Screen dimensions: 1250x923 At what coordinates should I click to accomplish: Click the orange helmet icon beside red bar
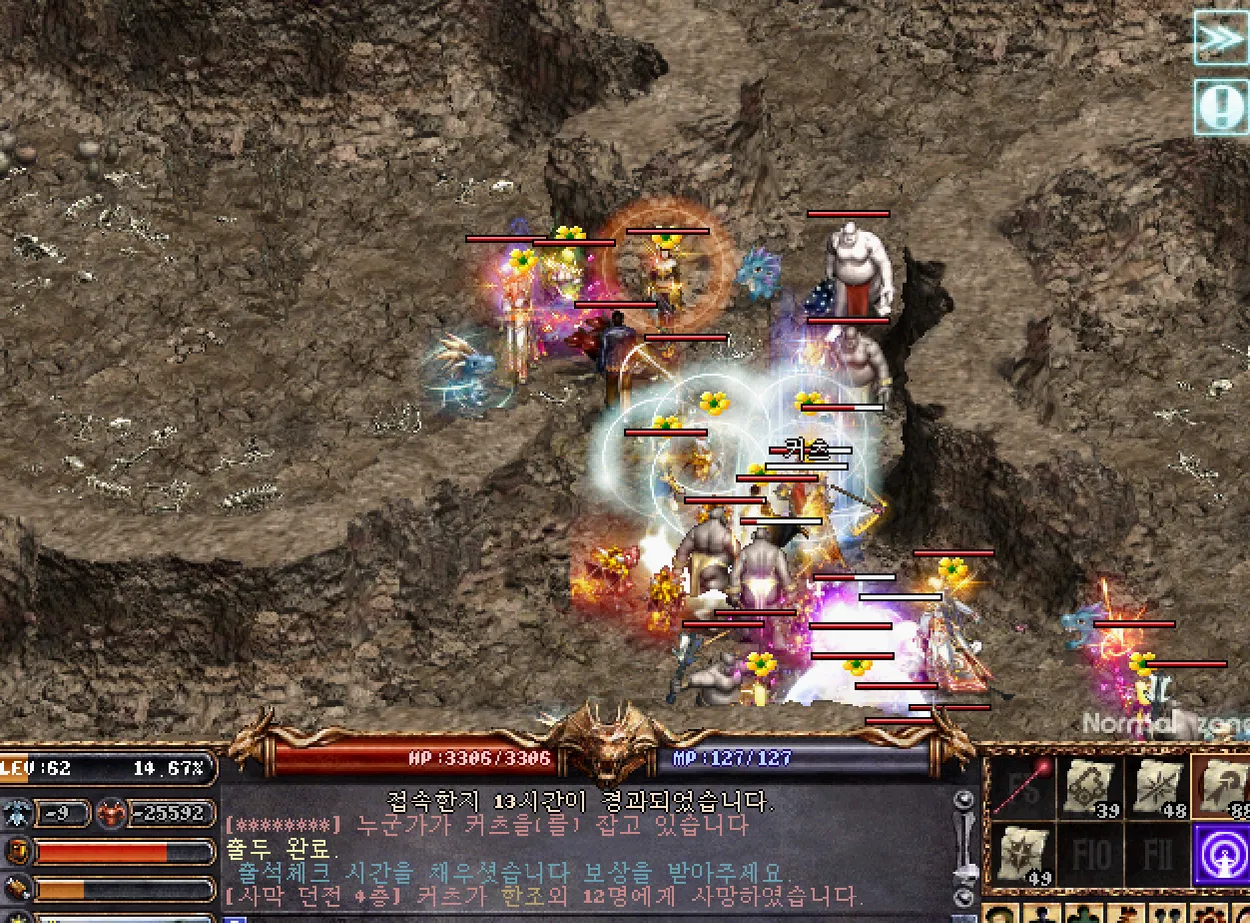click(x=17, y=852)
